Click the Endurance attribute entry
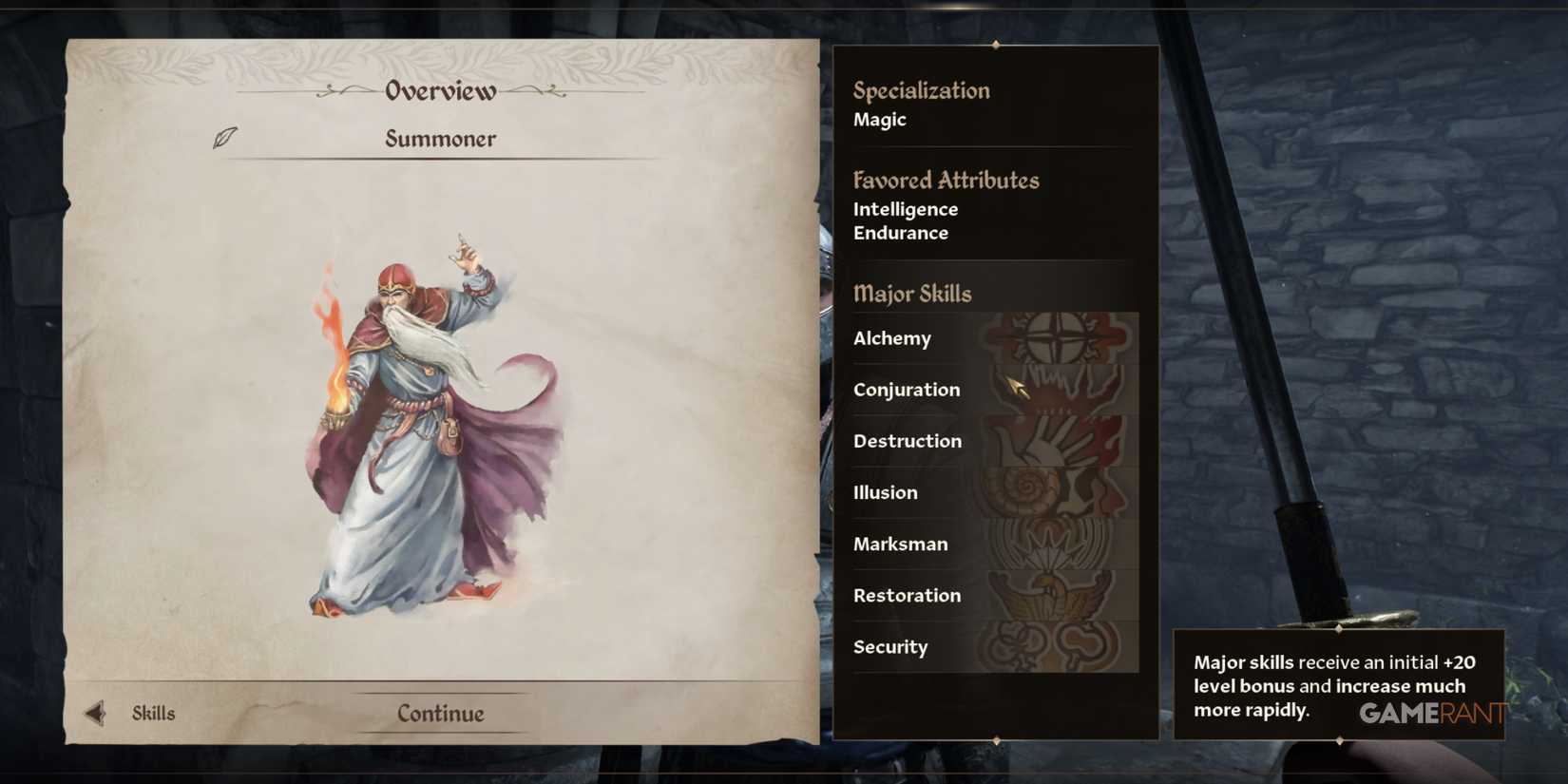The width and height of the screenshot is (1568, 784). 899,232
